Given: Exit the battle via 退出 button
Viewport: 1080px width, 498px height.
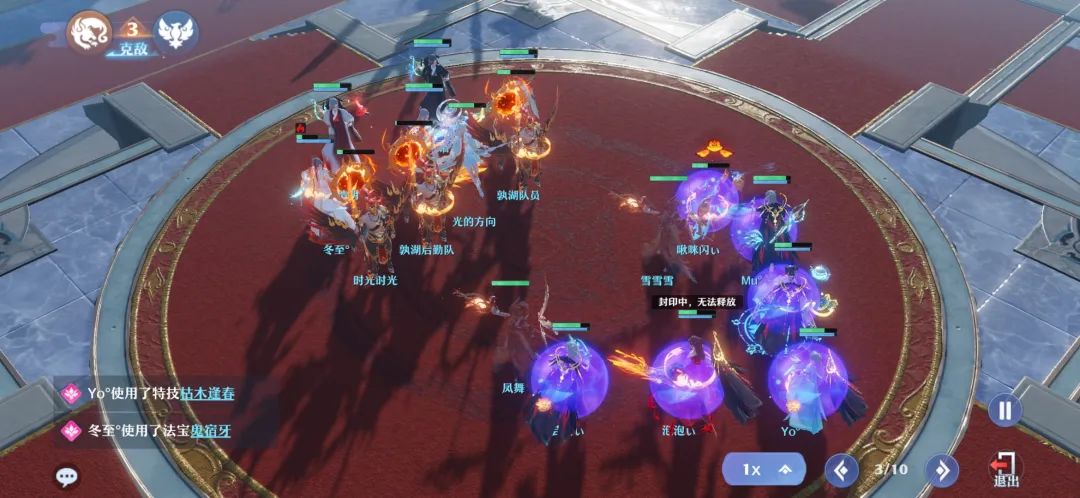Looking at the screenshot, I should [1005, 470].
